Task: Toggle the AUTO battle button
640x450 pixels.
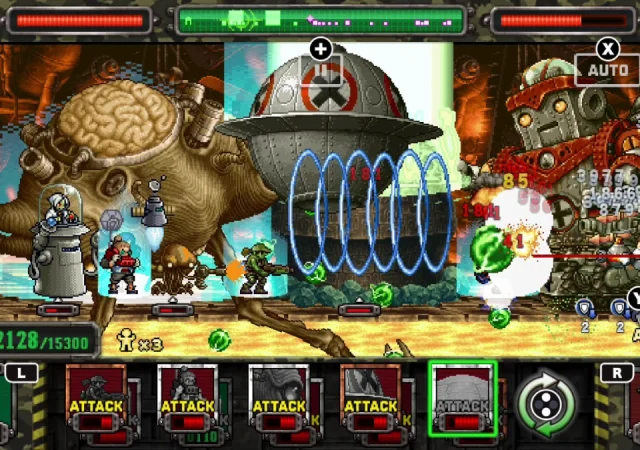Action: coord(608,70)
